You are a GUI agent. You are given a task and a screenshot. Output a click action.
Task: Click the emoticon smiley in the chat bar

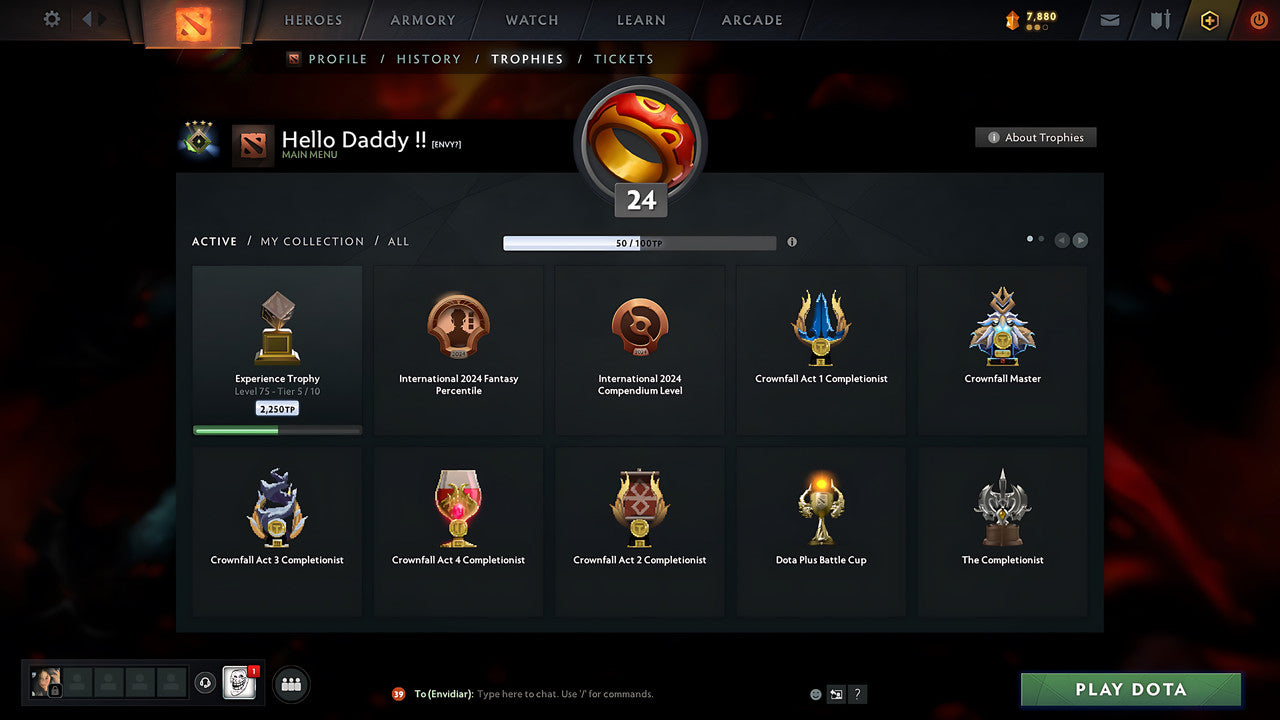click(814, 693)
